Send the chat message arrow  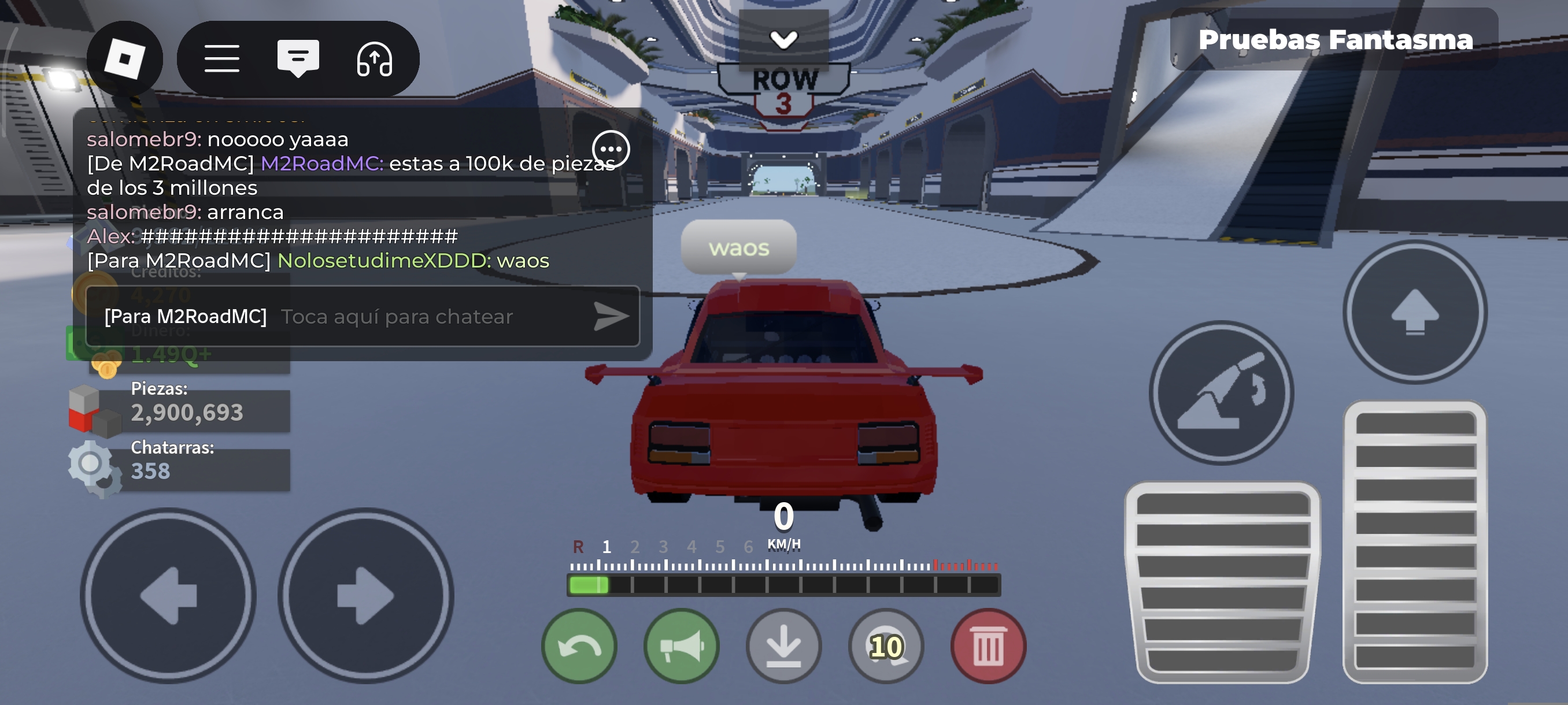click(x=611, y=316)
